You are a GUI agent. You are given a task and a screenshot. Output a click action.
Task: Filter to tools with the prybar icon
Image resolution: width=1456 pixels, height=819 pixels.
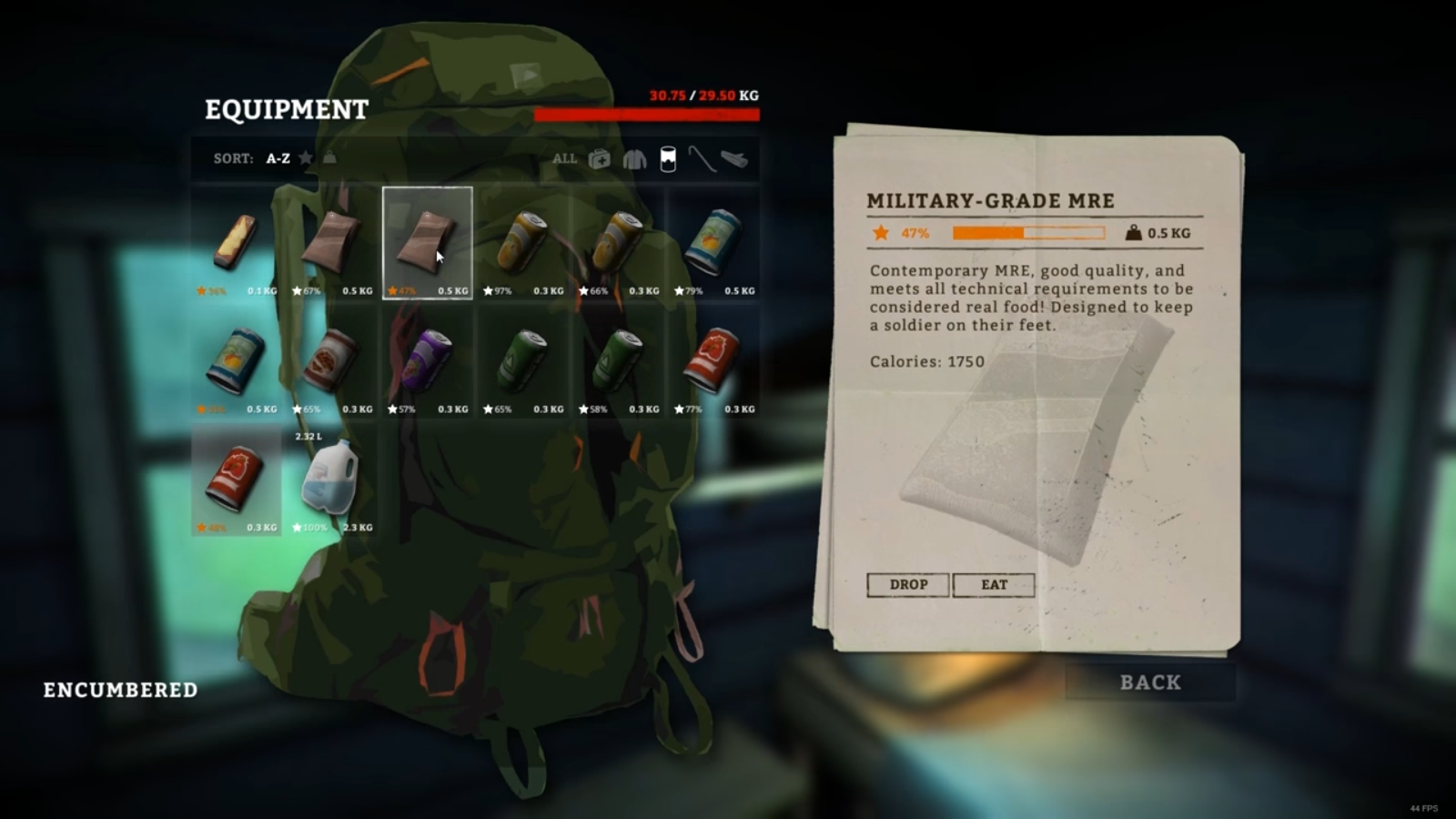701,159
